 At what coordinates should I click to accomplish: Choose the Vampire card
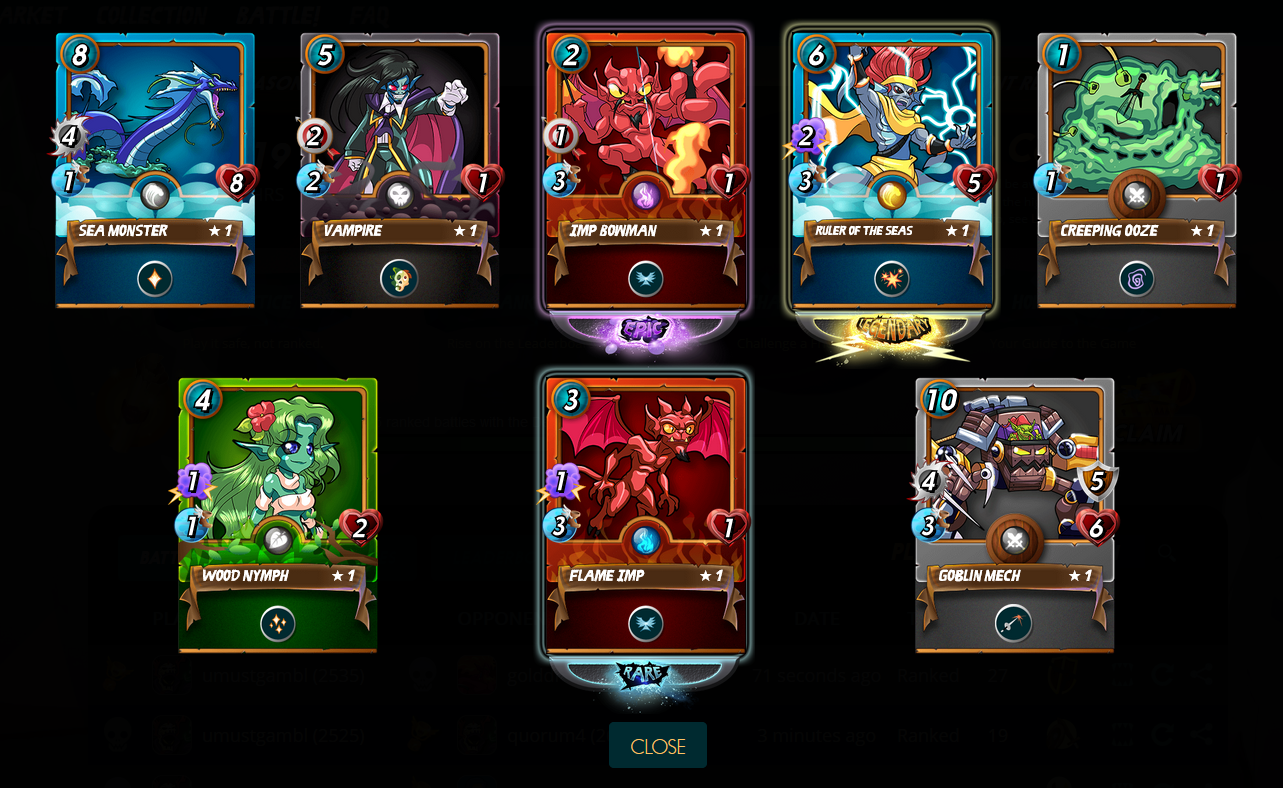400,170
